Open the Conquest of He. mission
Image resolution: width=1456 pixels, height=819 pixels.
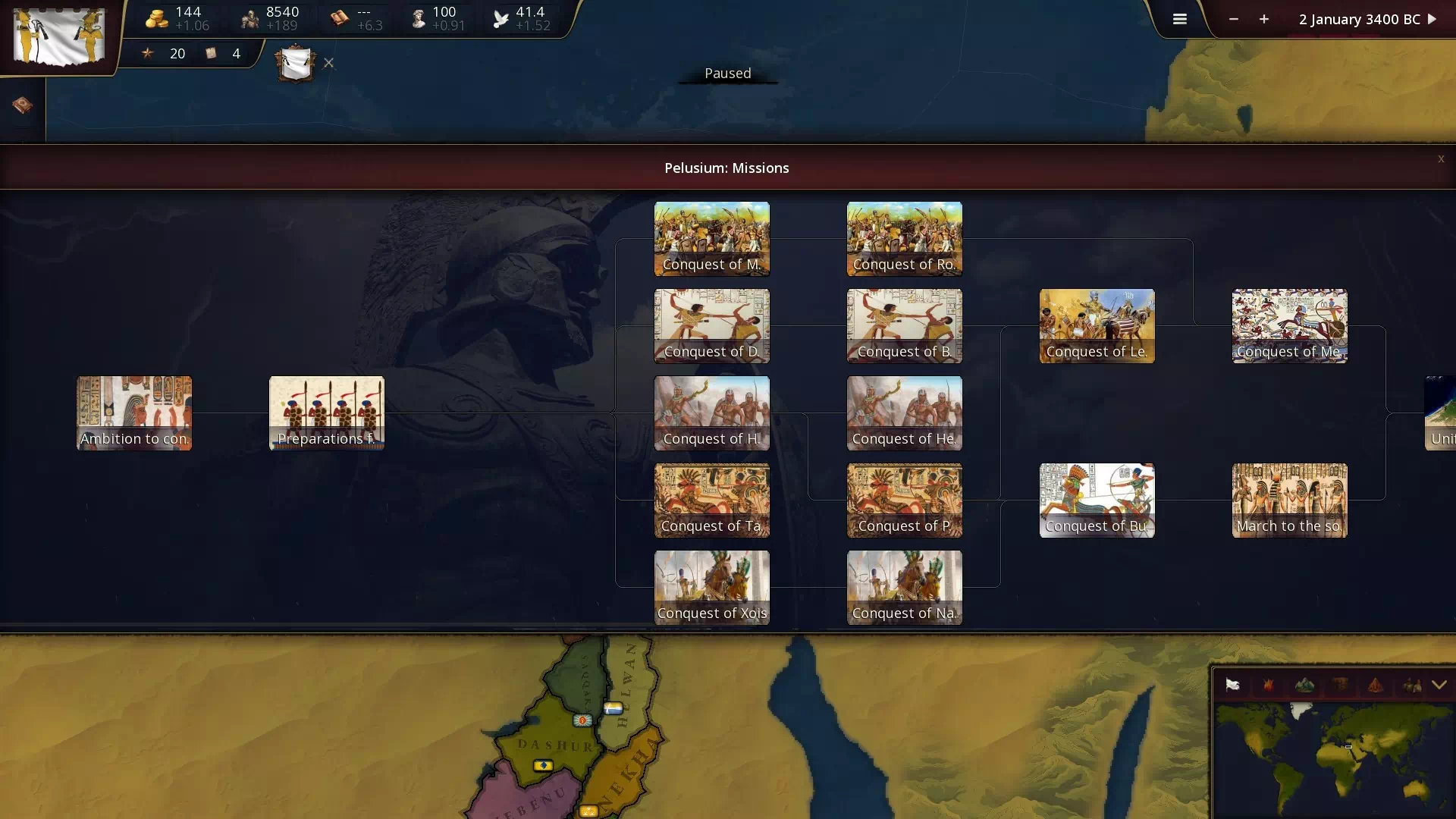pyautogui.click(x=904, y=413)
